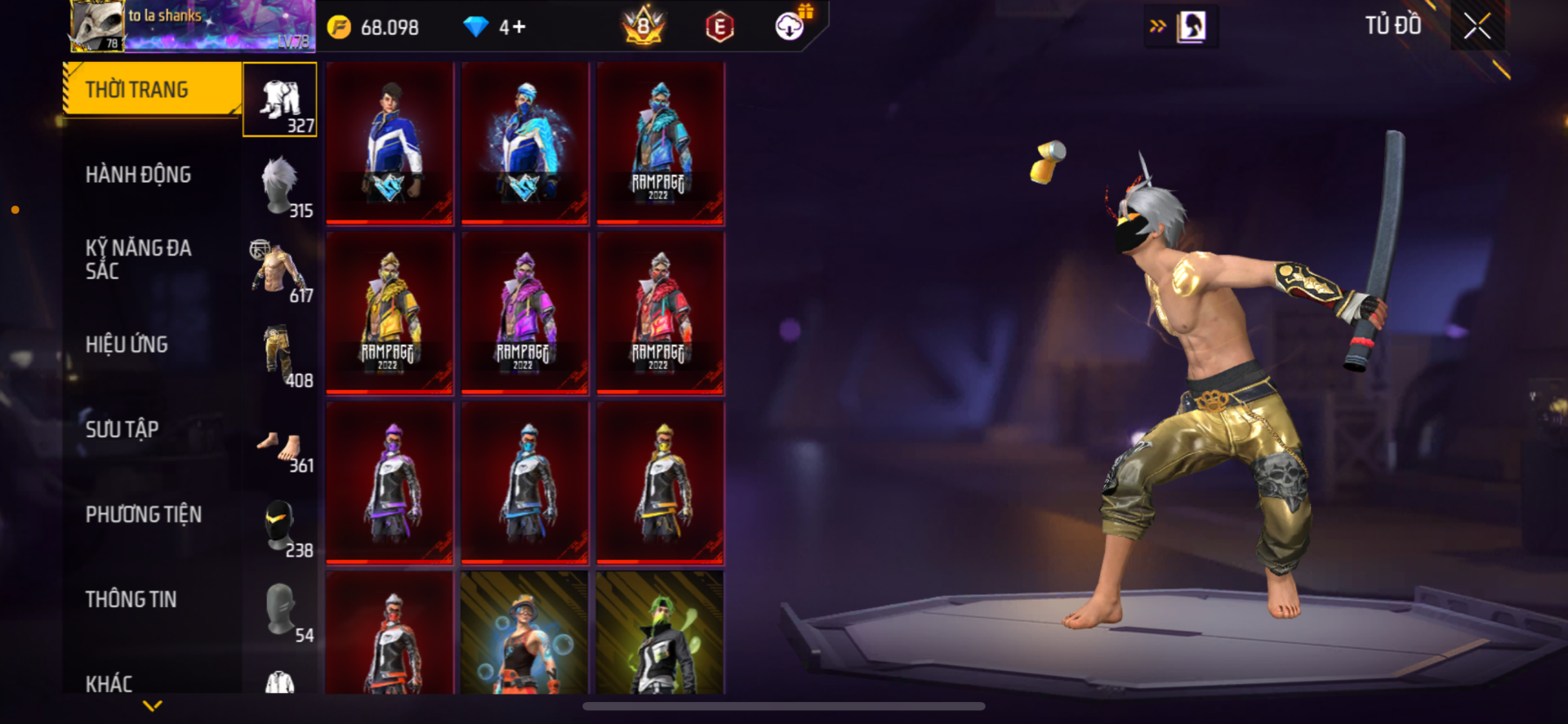Choose the red Rampage 2022 outfit

pyautogui.click(x=661, y=313)
